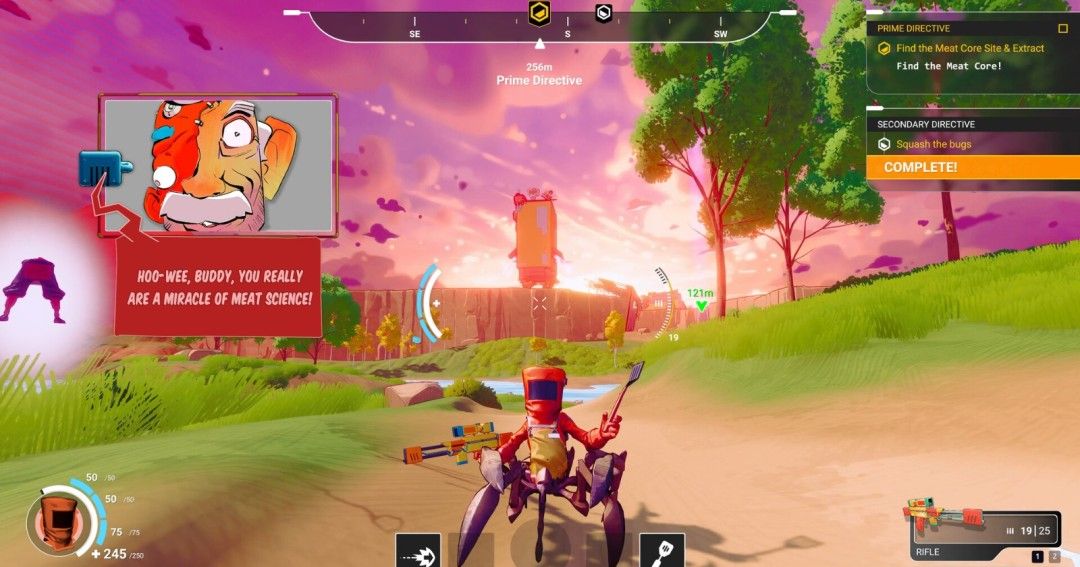This screenshot has width=1080, height=567.
Task: Click the announcer portrait in the dialogue box
Action: click(218, 165)
